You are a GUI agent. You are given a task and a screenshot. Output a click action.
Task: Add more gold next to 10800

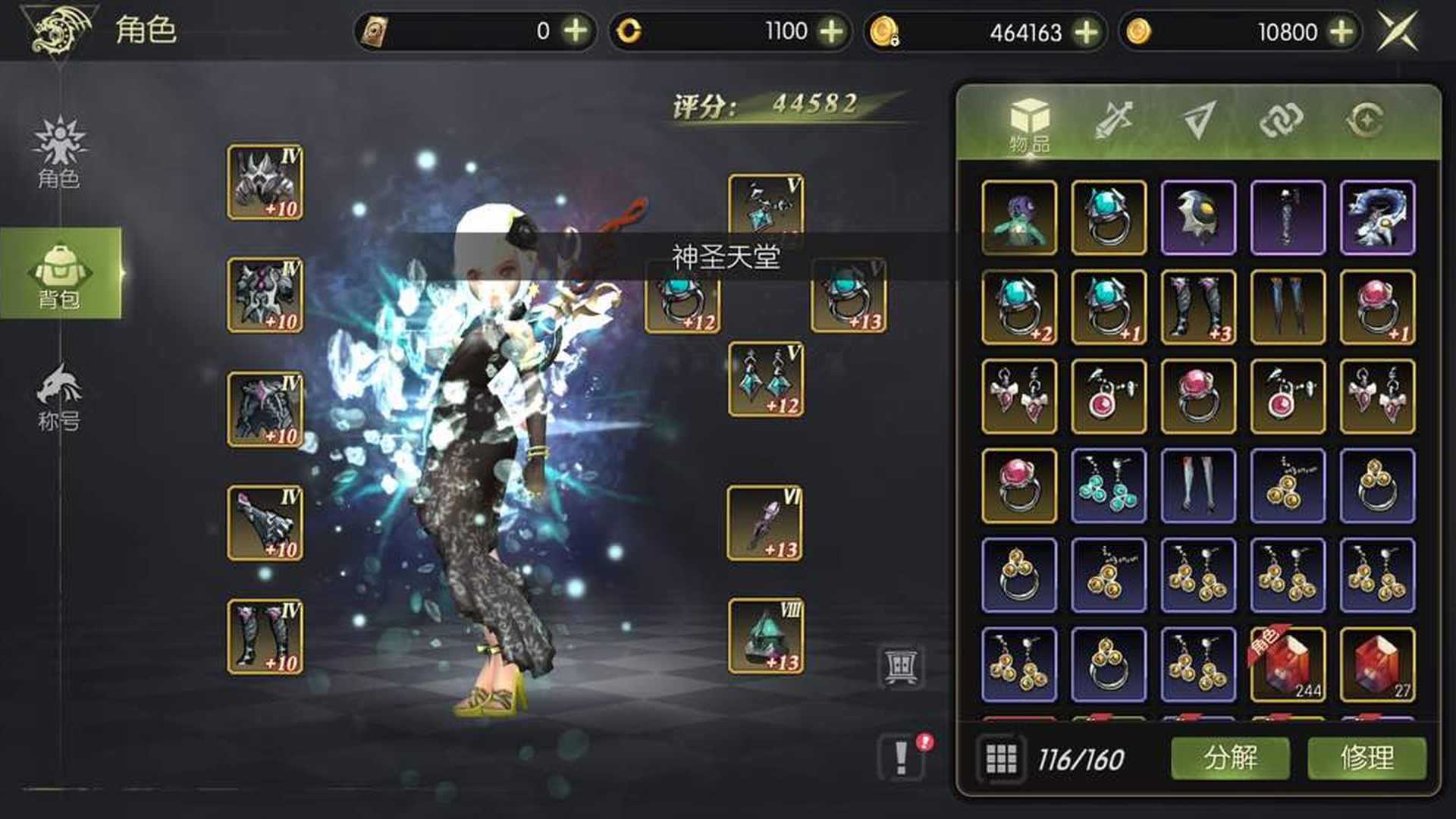pos(1341,32)
